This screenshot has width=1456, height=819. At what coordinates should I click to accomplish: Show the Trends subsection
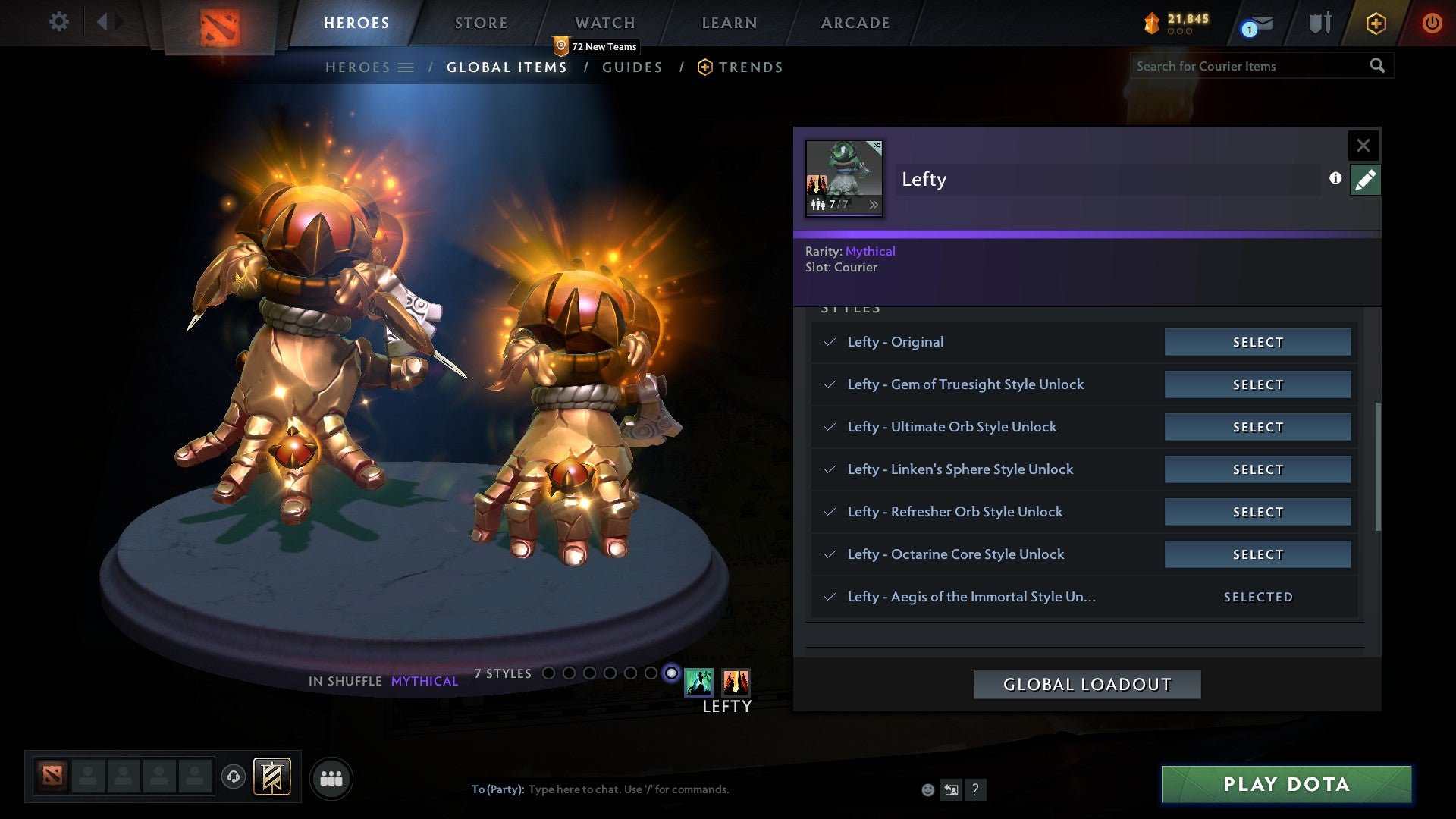point(750,67)
